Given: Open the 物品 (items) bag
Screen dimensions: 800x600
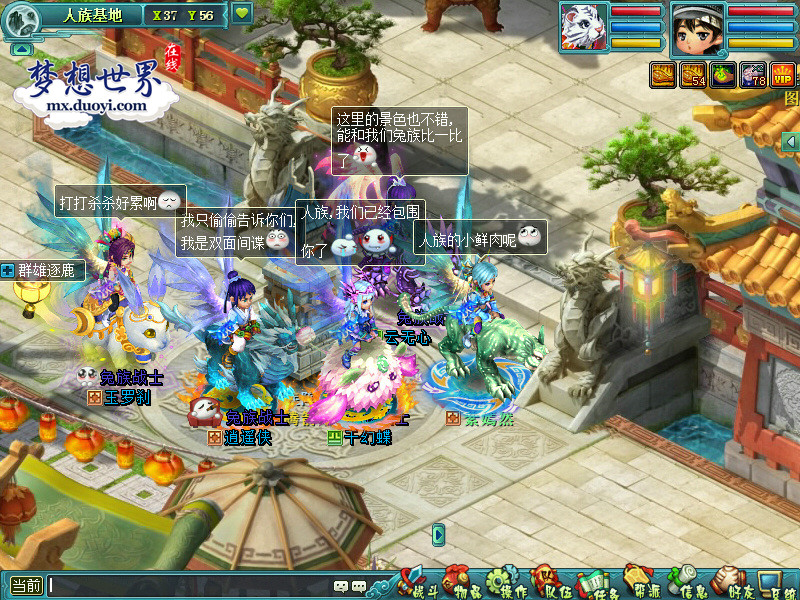Looking at the screenshot, I should (457, 582).
